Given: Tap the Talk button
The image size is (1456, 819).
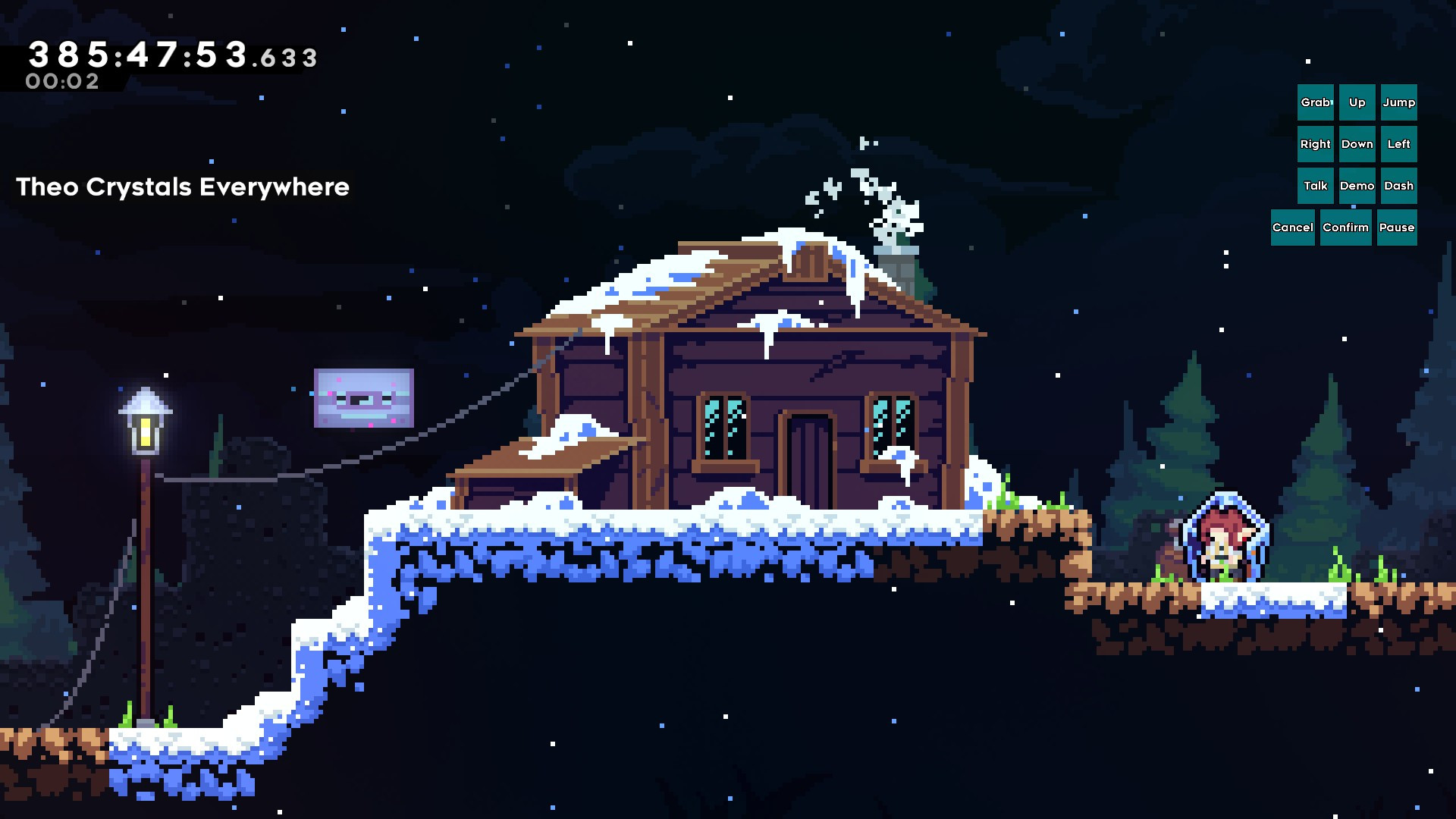Looking at the screenshot, I should tap(1316, 185).
